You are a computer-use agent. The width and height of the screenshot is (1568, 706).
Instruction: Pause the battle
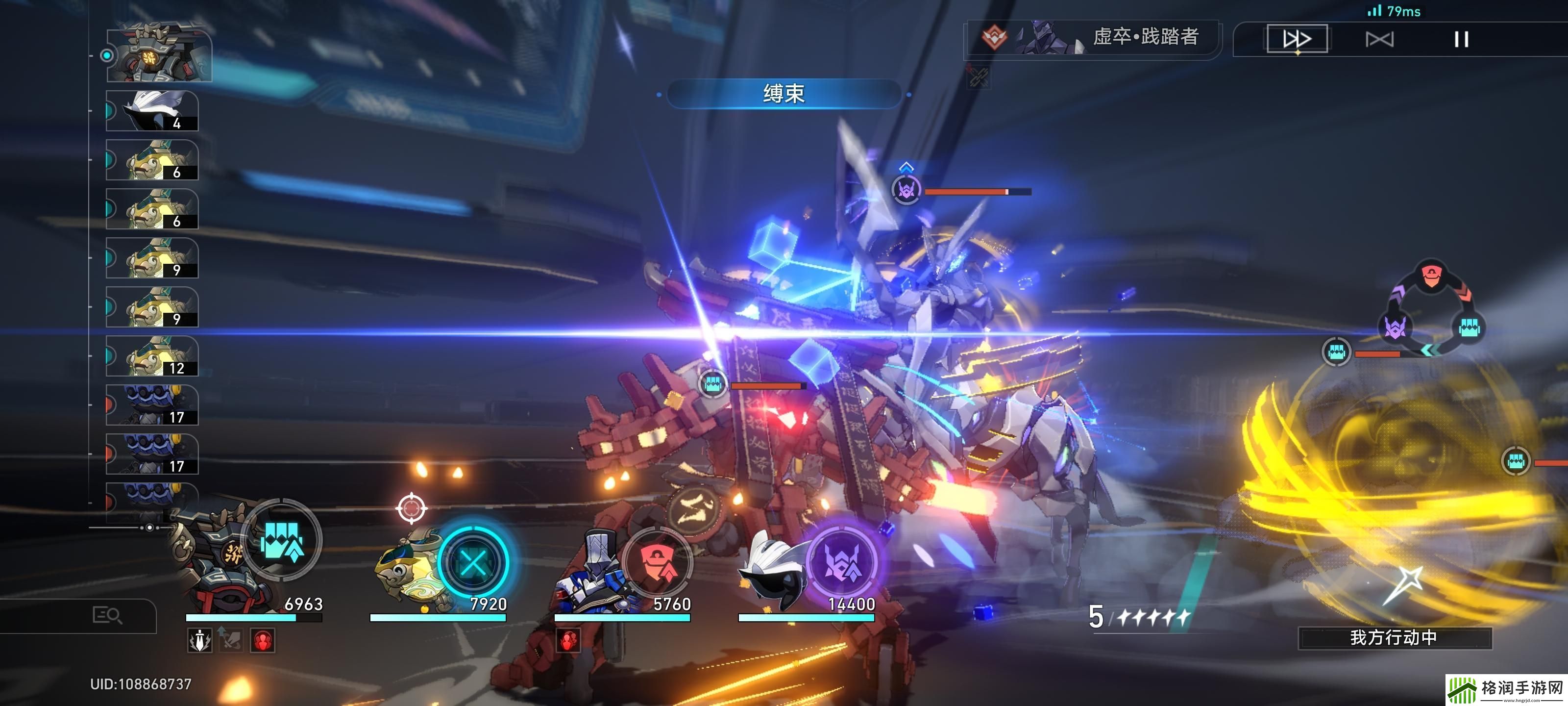click(1461, 40)
